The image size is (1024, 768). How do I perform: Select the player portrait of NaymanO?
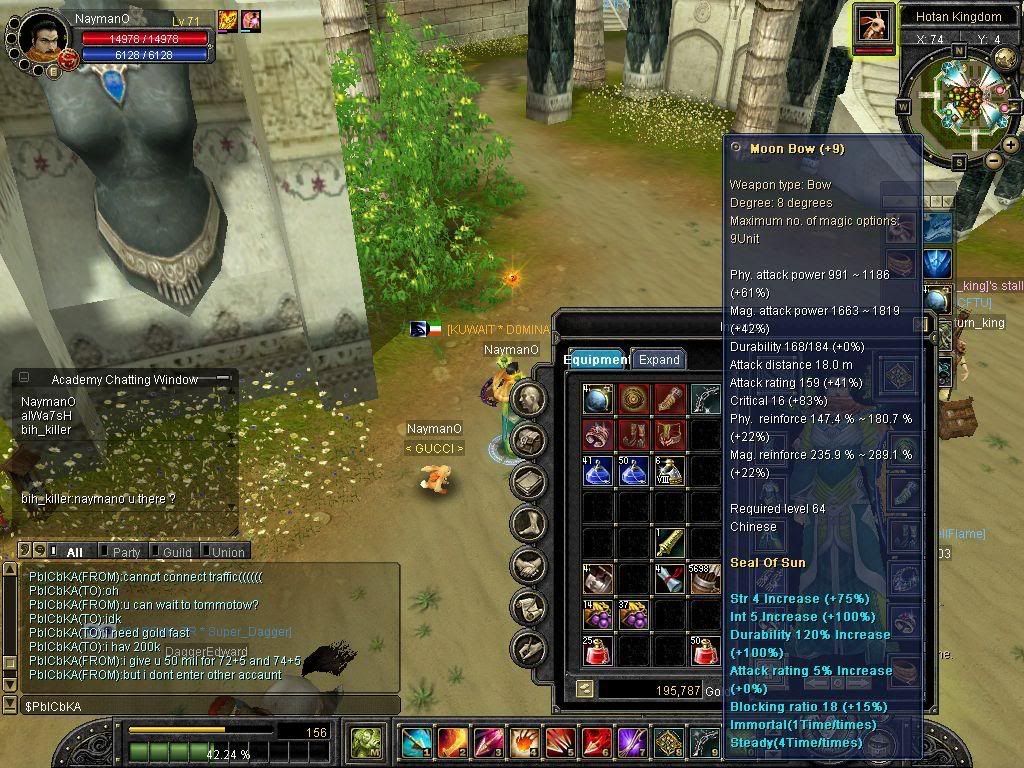point(43,35)
